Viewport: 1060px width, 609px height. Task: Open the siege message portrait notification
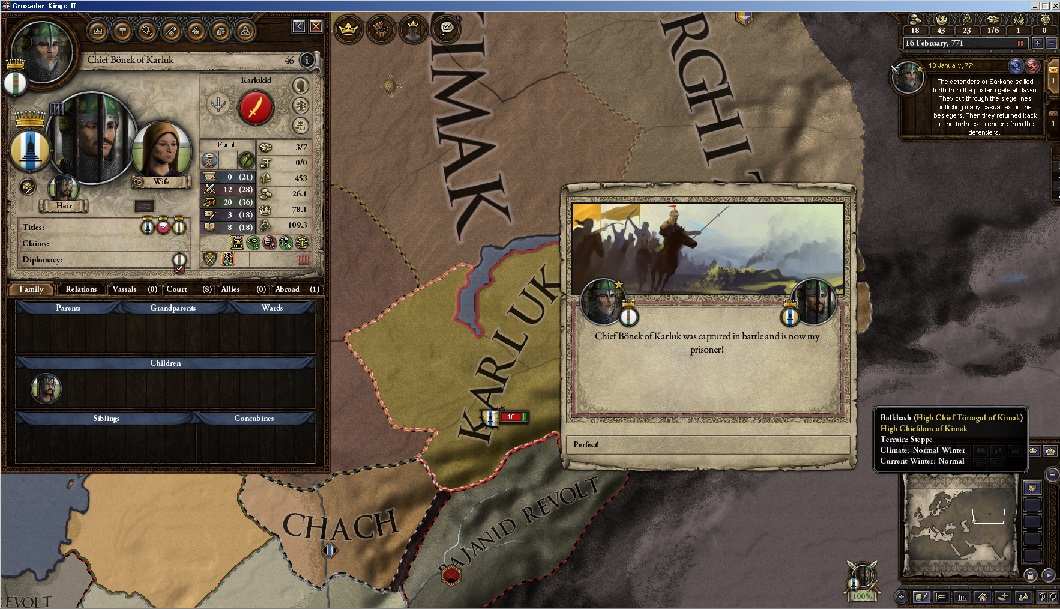(908, 77)
